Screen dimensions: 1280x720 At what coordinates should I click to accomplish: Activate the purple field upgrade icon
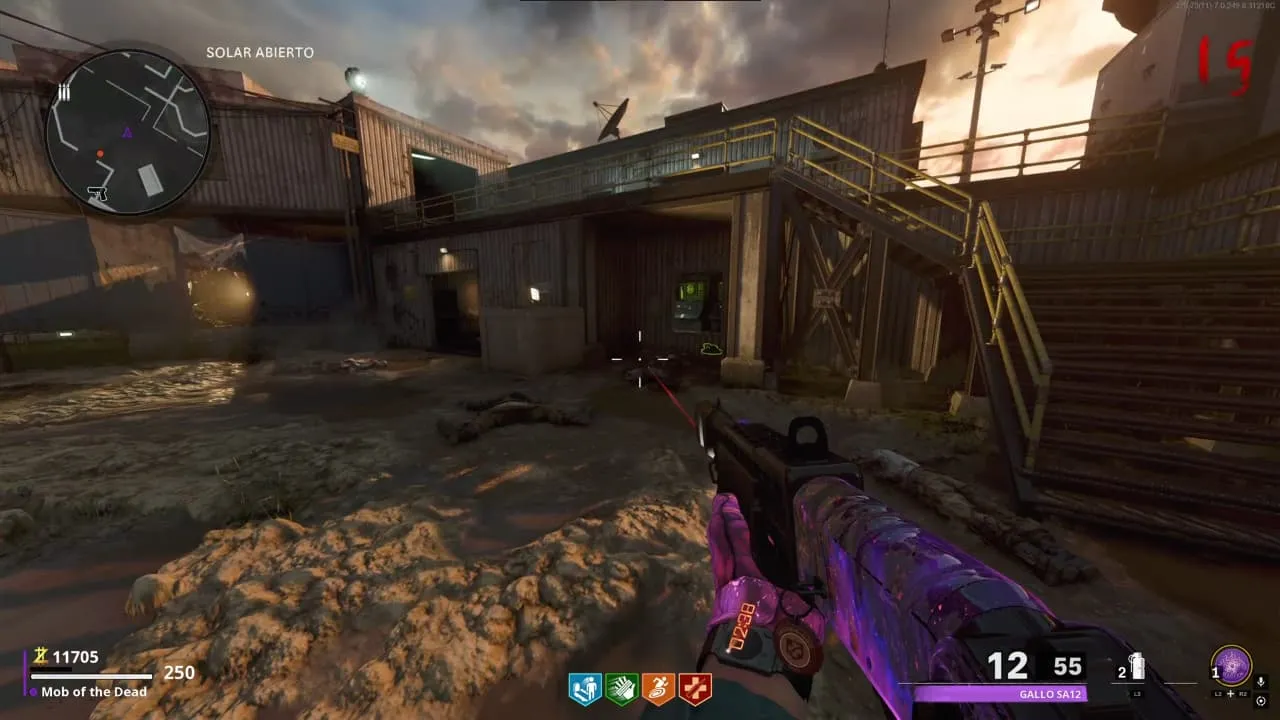(x=1230, y=665)
